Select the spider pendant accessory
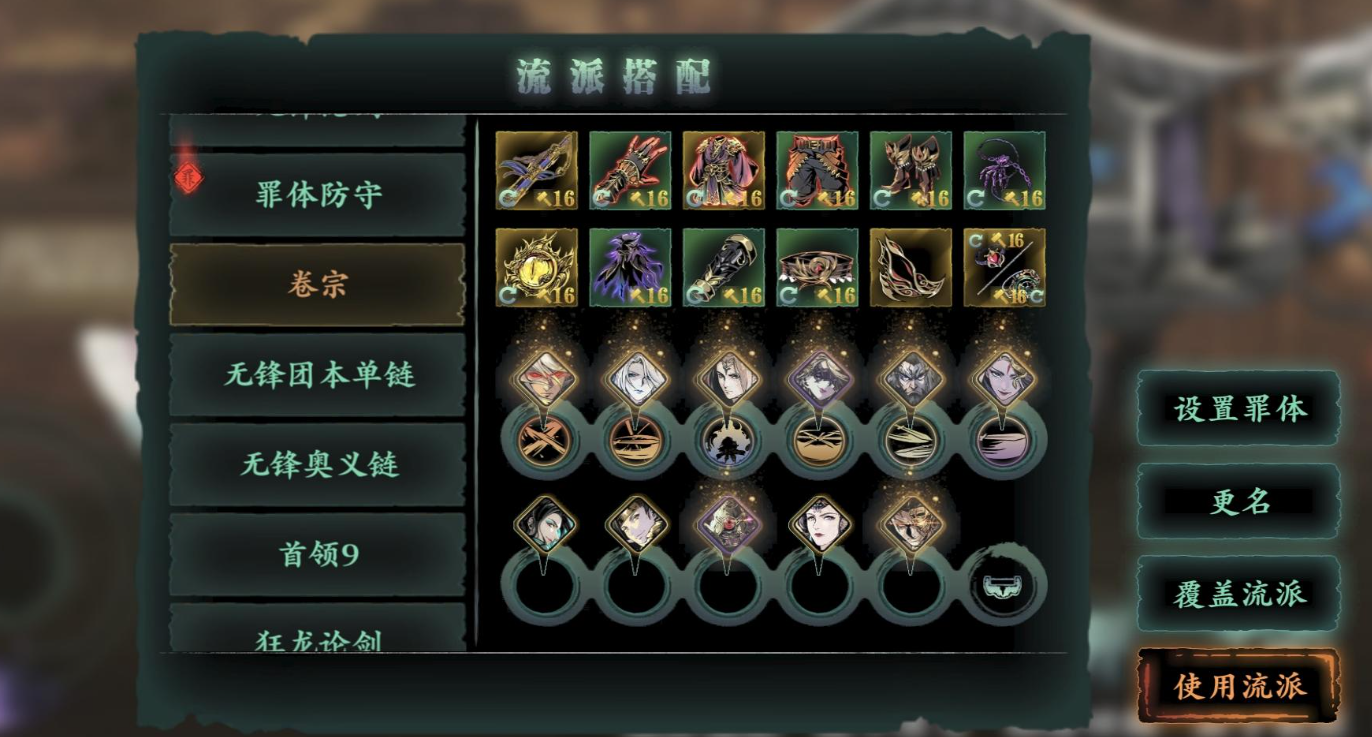Image resolution: width=1372 pixels, height=737 pixels. [1001, 170]
